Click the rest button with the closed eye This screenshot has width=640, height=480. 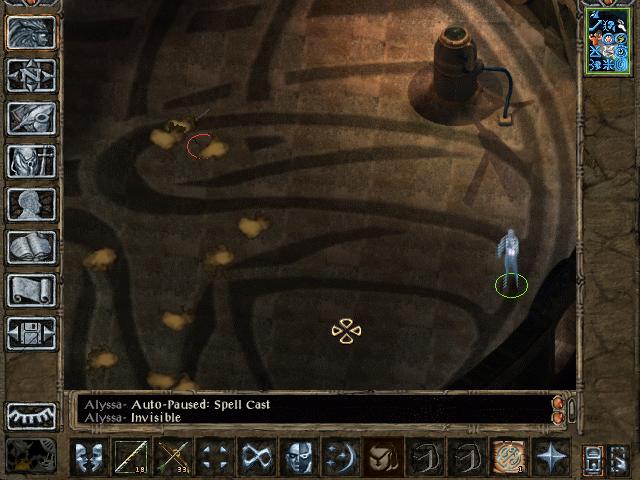[x=31, y=416]
